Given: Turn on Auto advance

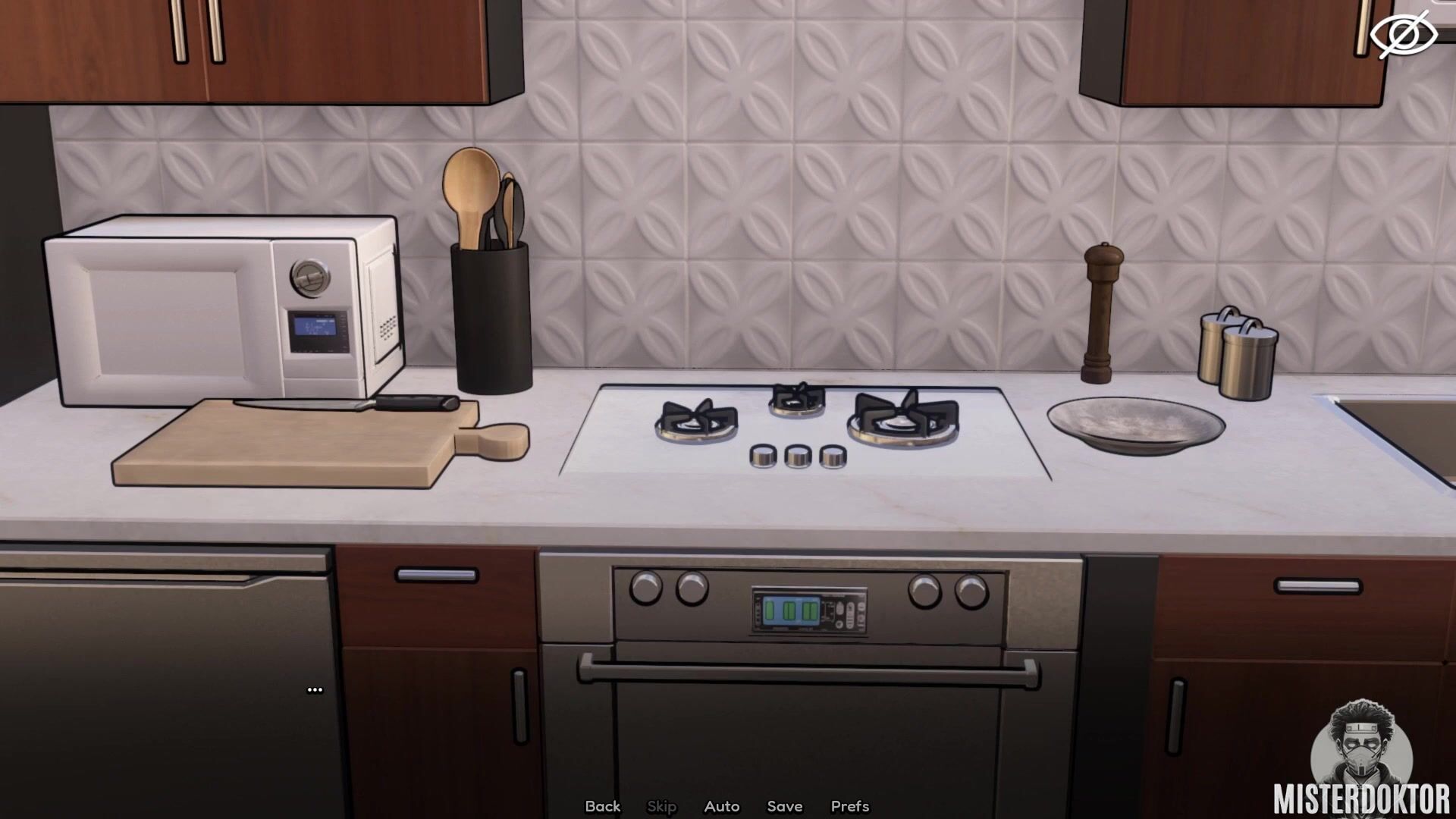Looking at the screenshot, I should [x=721, y=806].
